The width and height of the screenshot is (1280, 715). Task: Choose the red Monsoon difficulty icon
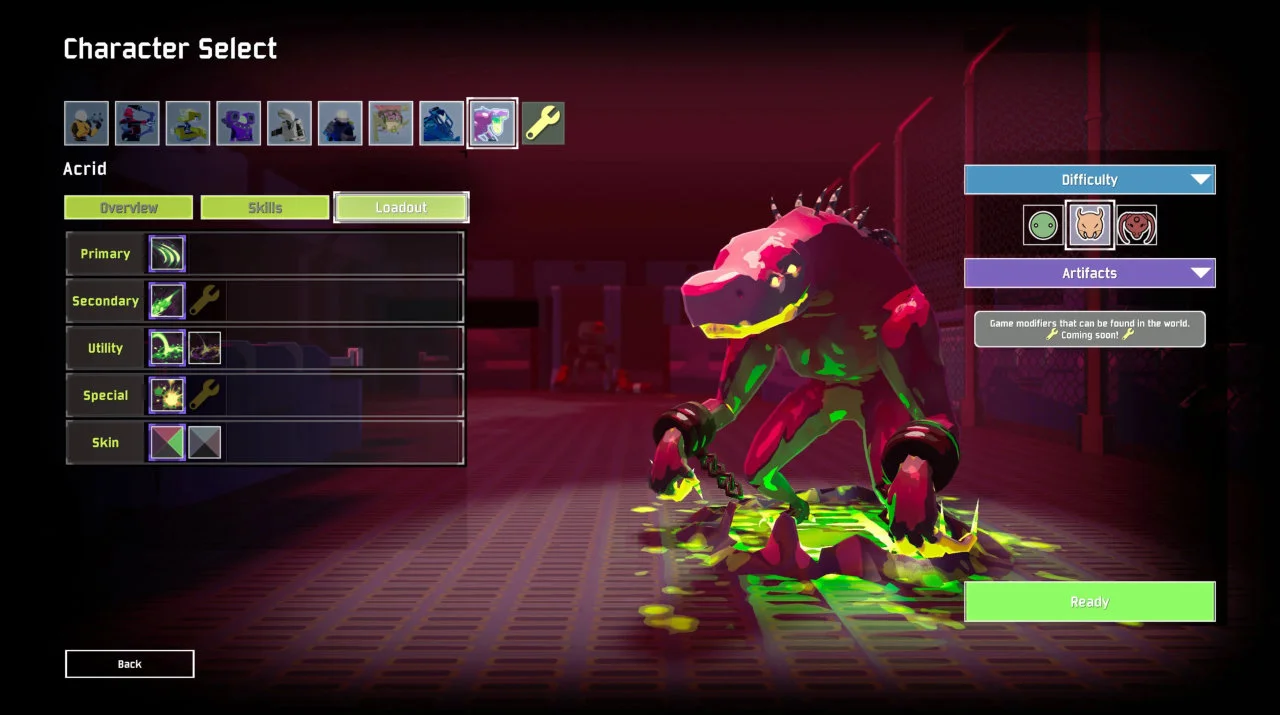click(x=1136, y=225)
